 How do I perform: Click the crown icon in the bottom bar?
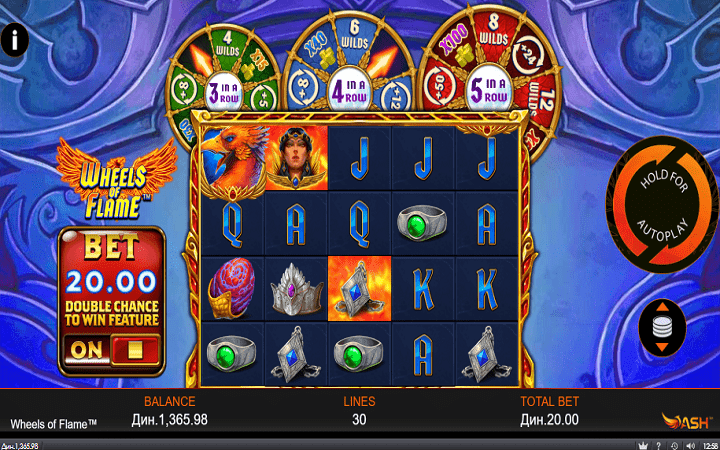641,445
